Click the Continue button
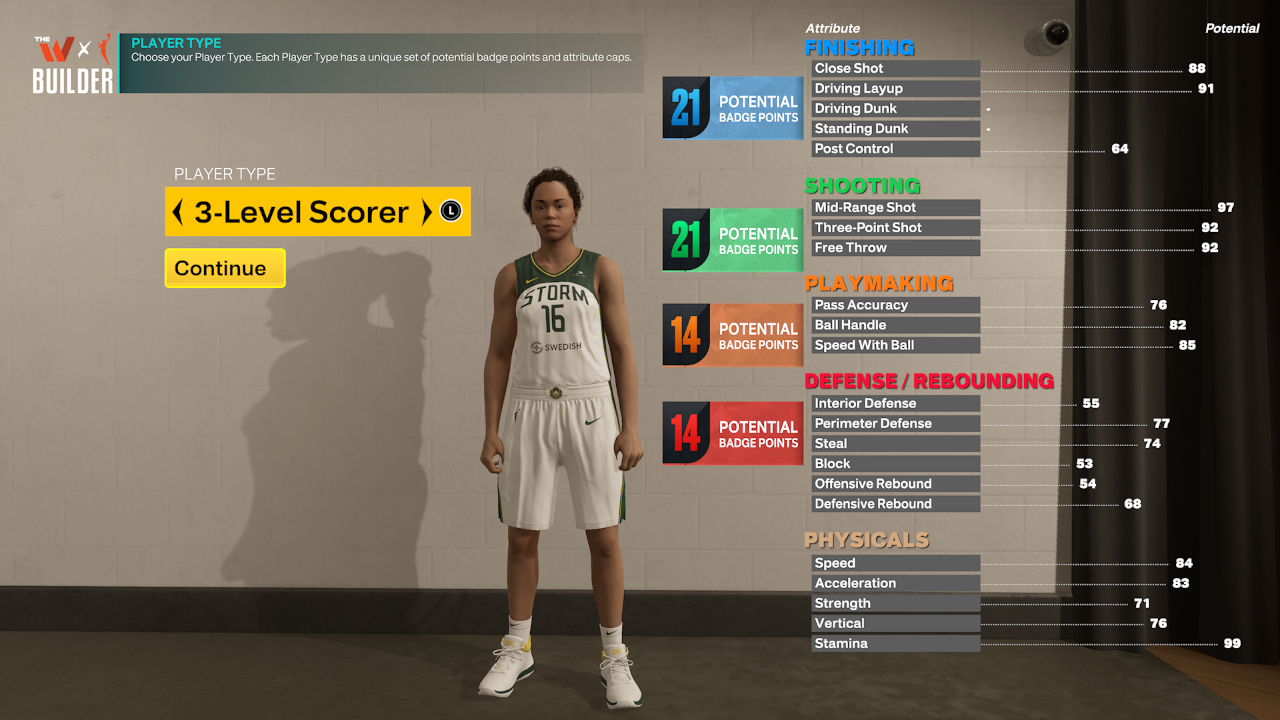 click(x=225, y=268)
